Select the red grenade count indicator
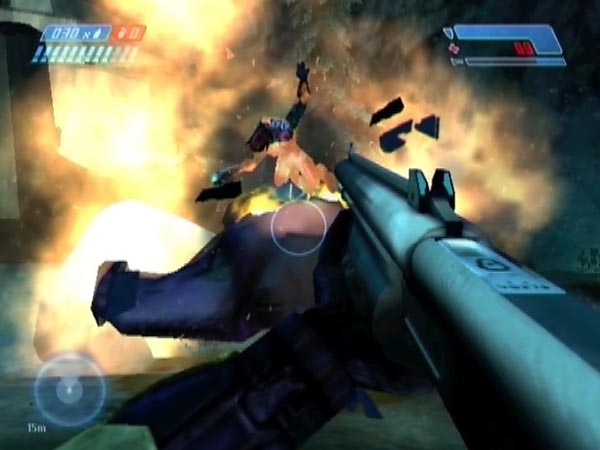600x450 pixels. pyautogui.click(x=130, y=33)
